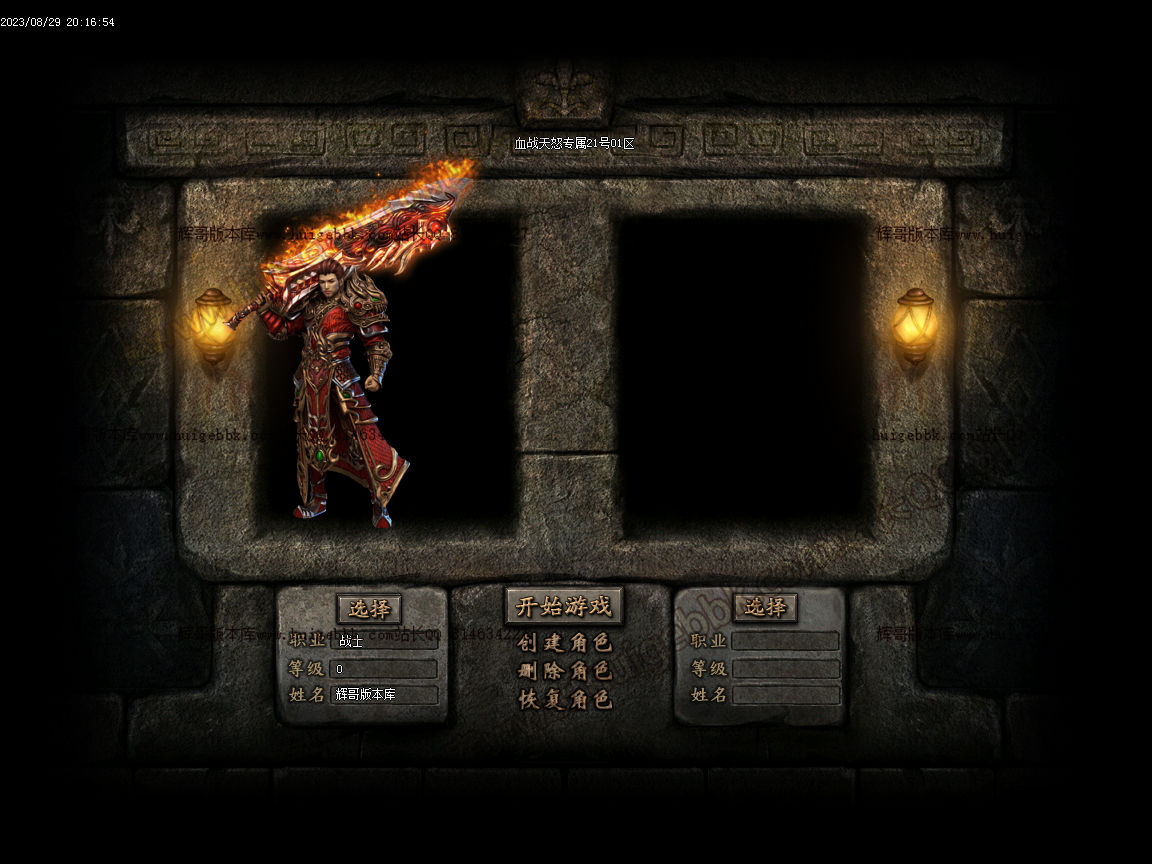Open 恢复角色 to restore a character
This screenshot has width=1152, height=864.
pos(564,699)
